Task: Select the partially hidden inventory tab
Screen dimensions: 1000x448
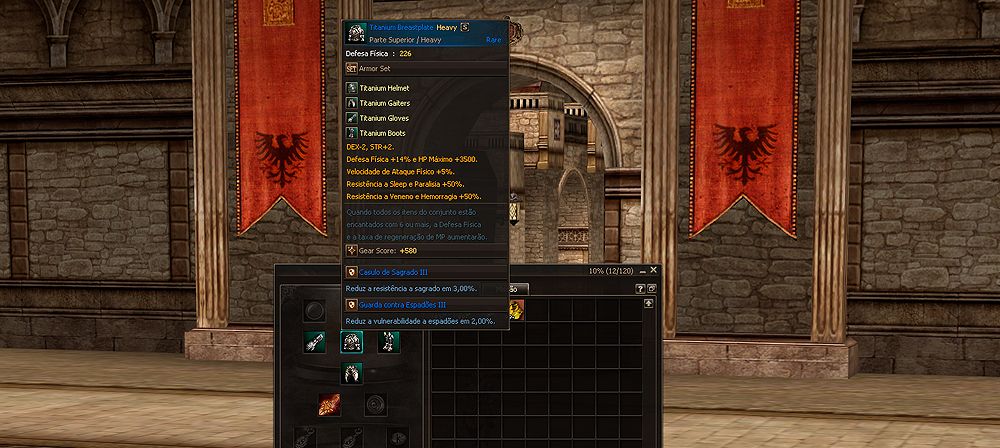Action: (516, 288)
